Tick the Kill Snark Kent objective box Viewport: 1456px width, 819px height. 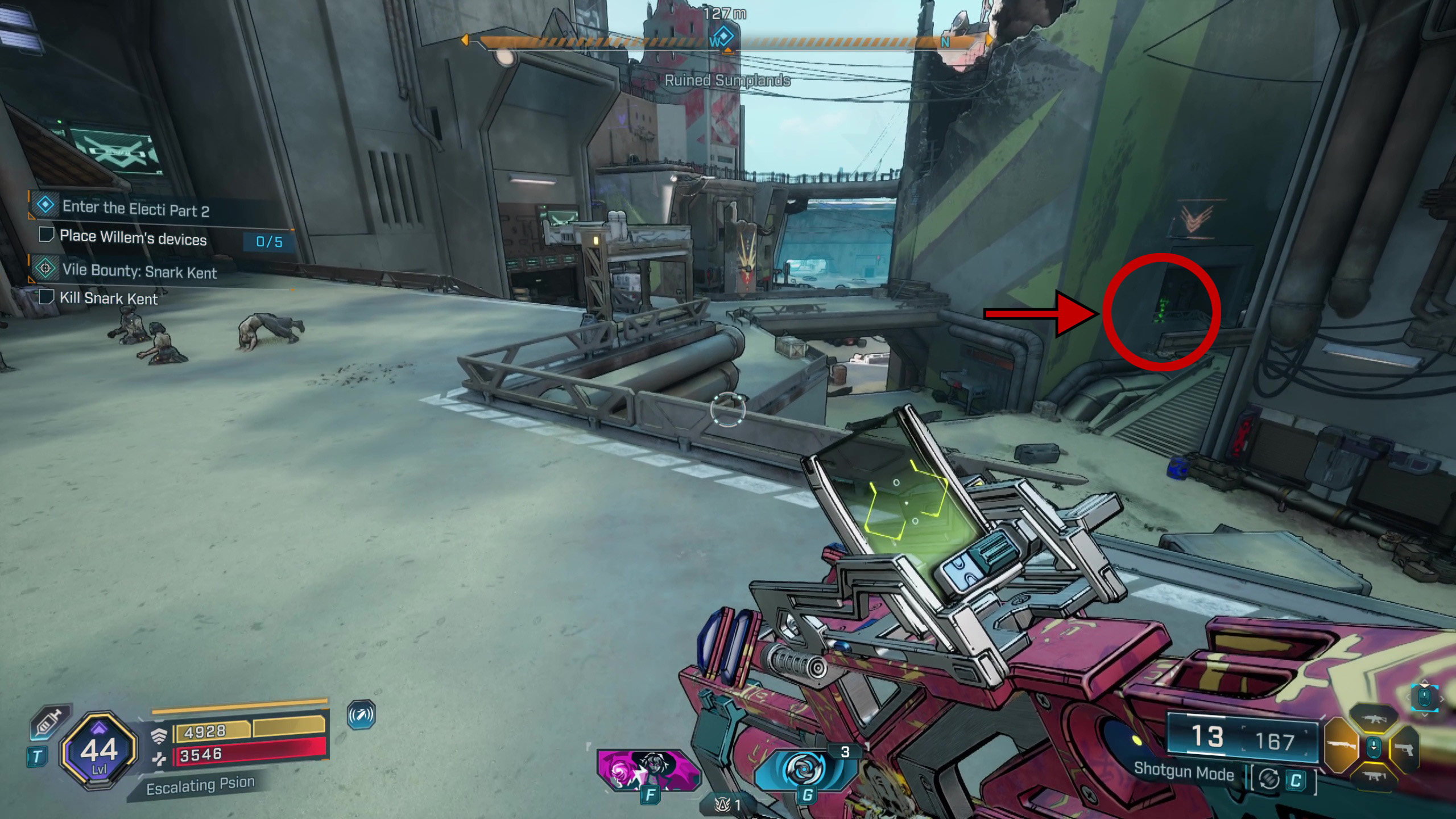[x=45, y=297]
